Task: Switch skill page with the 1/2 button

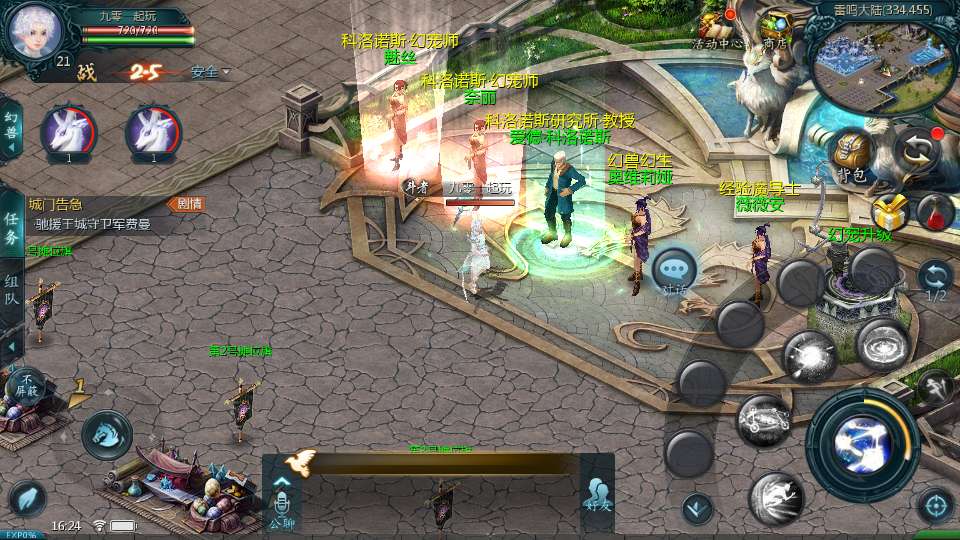Action: [935, 280]
